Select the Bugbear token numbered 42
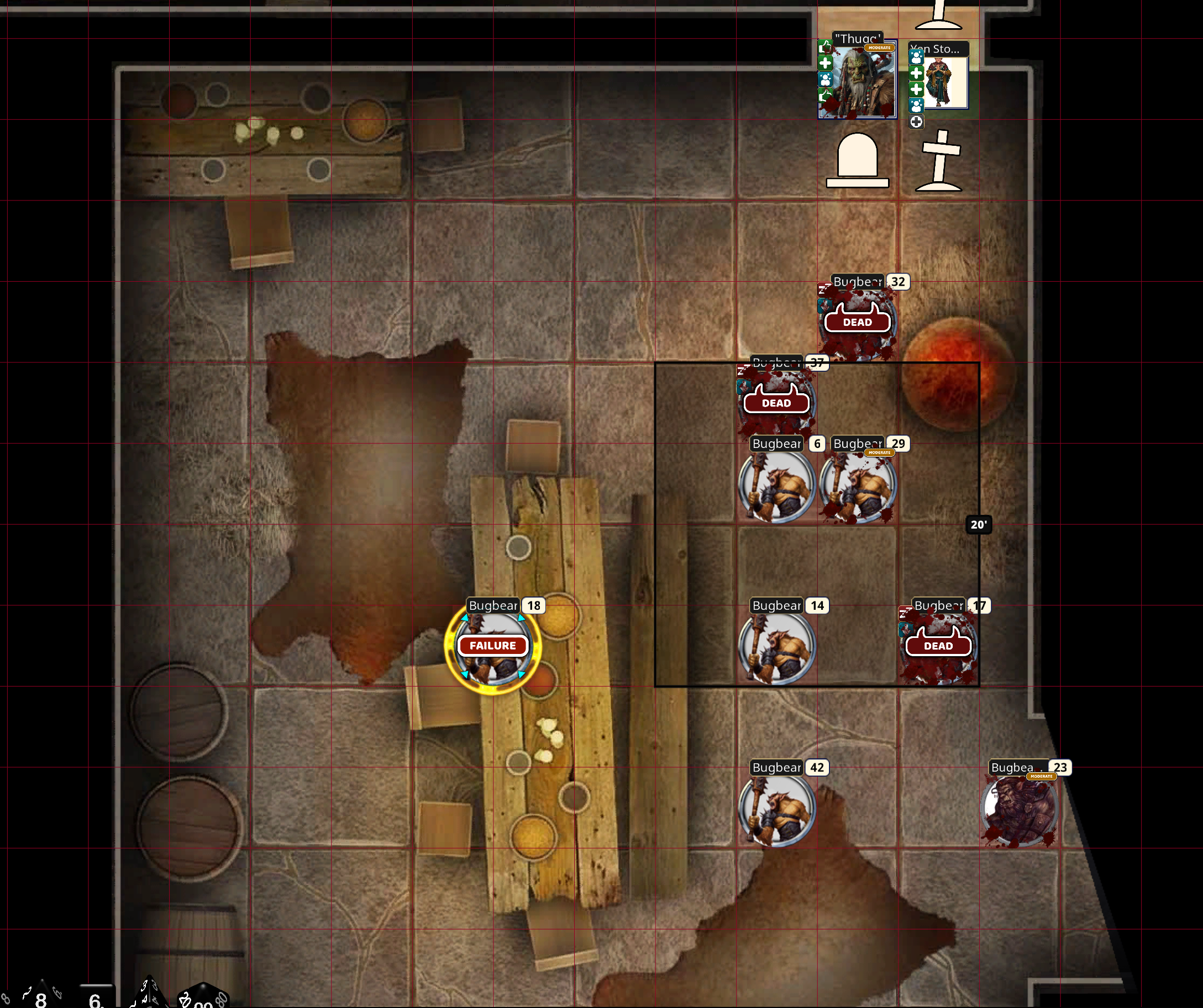 (x=776, y=810)
